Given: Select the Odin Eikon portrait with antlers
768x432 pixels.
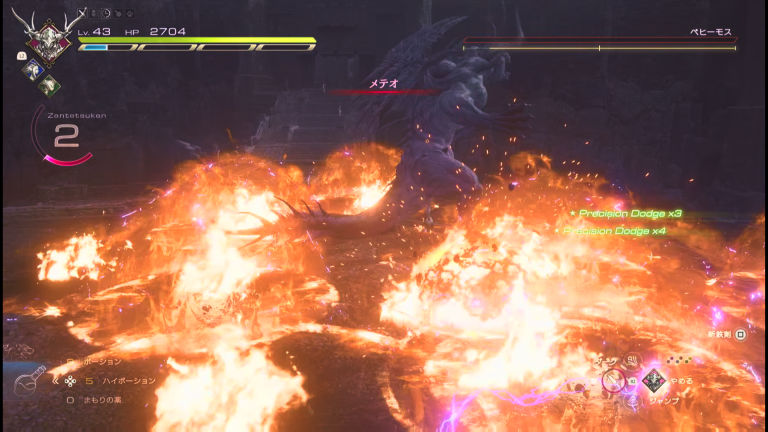Looking at the screenshot, I should 44,36.
